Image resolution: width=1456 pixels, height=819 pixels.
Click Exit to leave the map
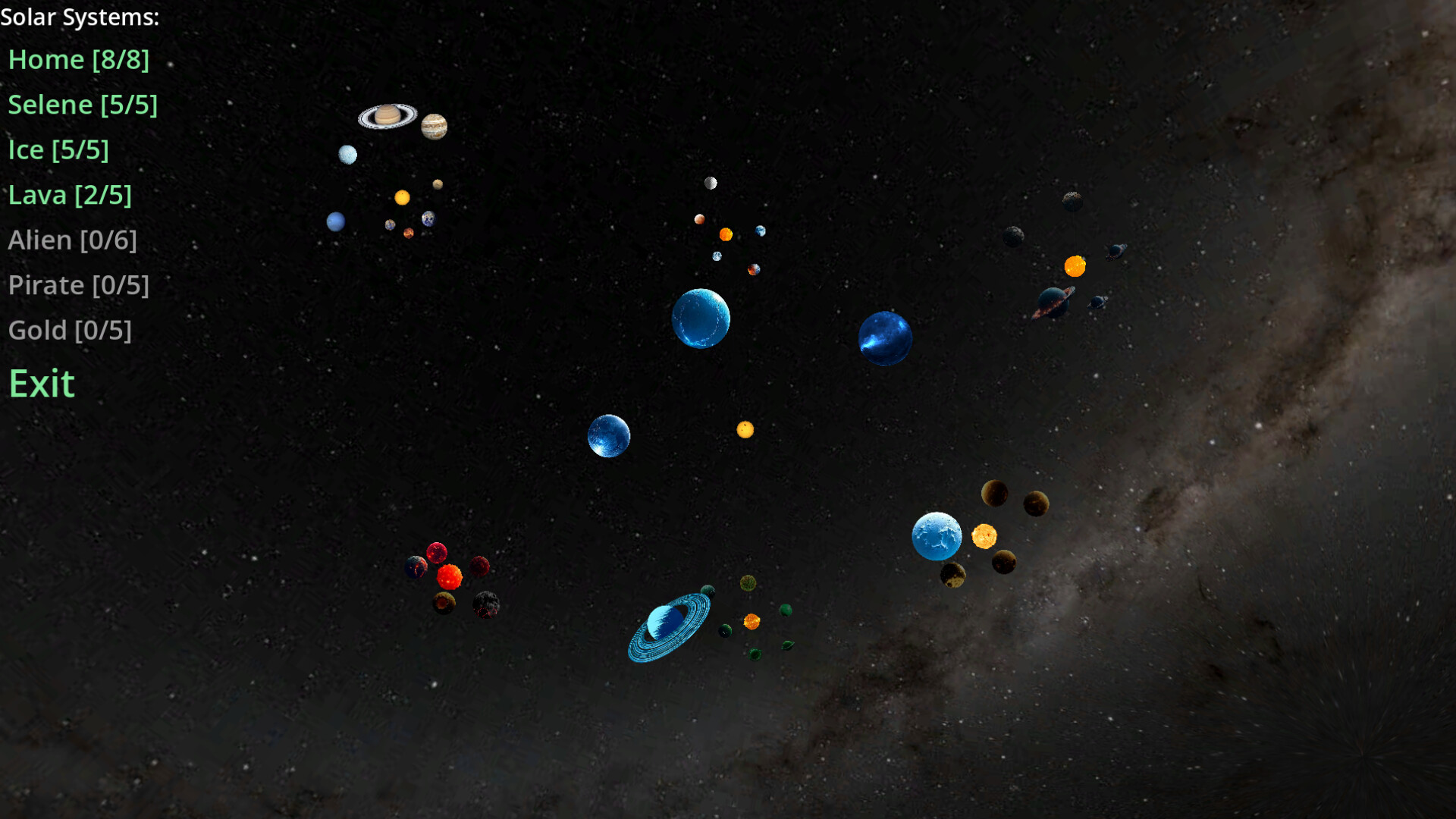[42, 384]
